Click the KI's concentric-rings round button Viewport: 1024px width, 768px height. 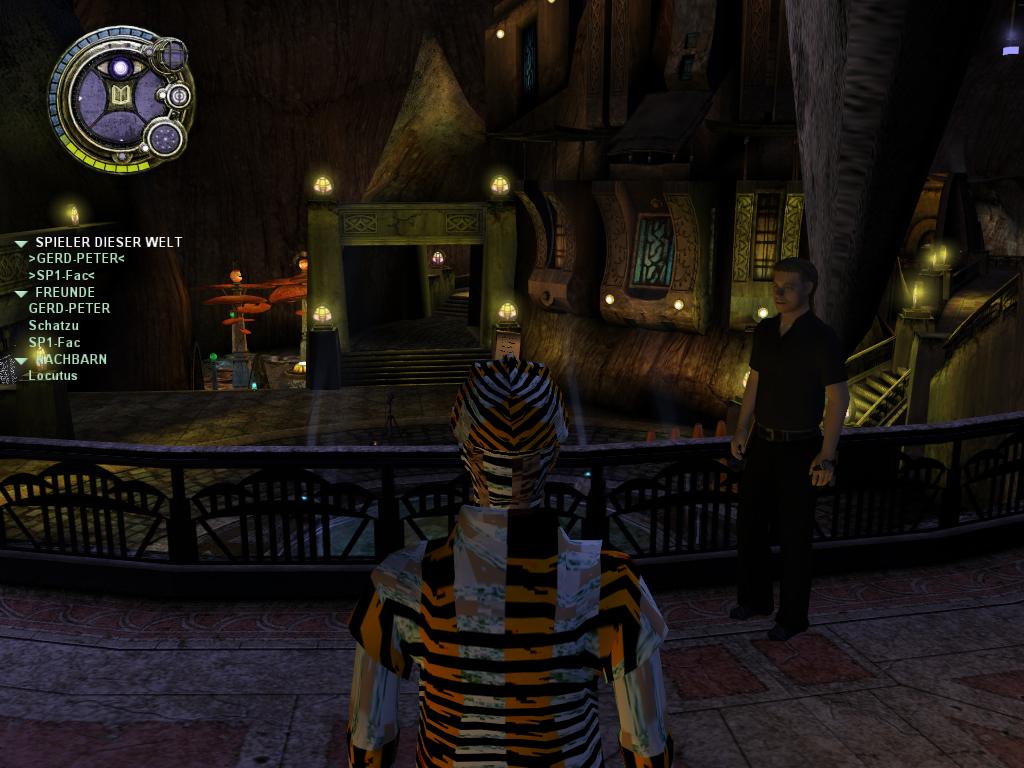coord(179,96)
